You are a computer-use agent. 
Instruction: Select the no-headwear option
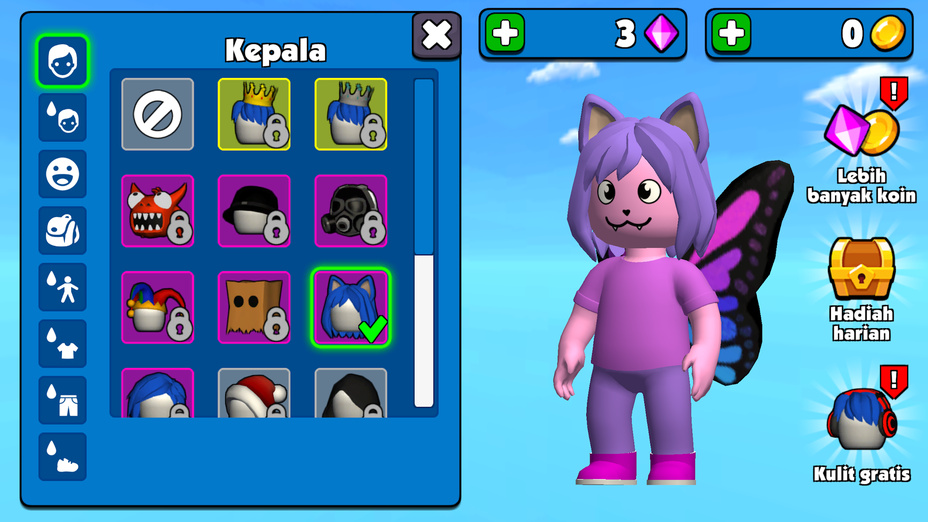point(158,114)
